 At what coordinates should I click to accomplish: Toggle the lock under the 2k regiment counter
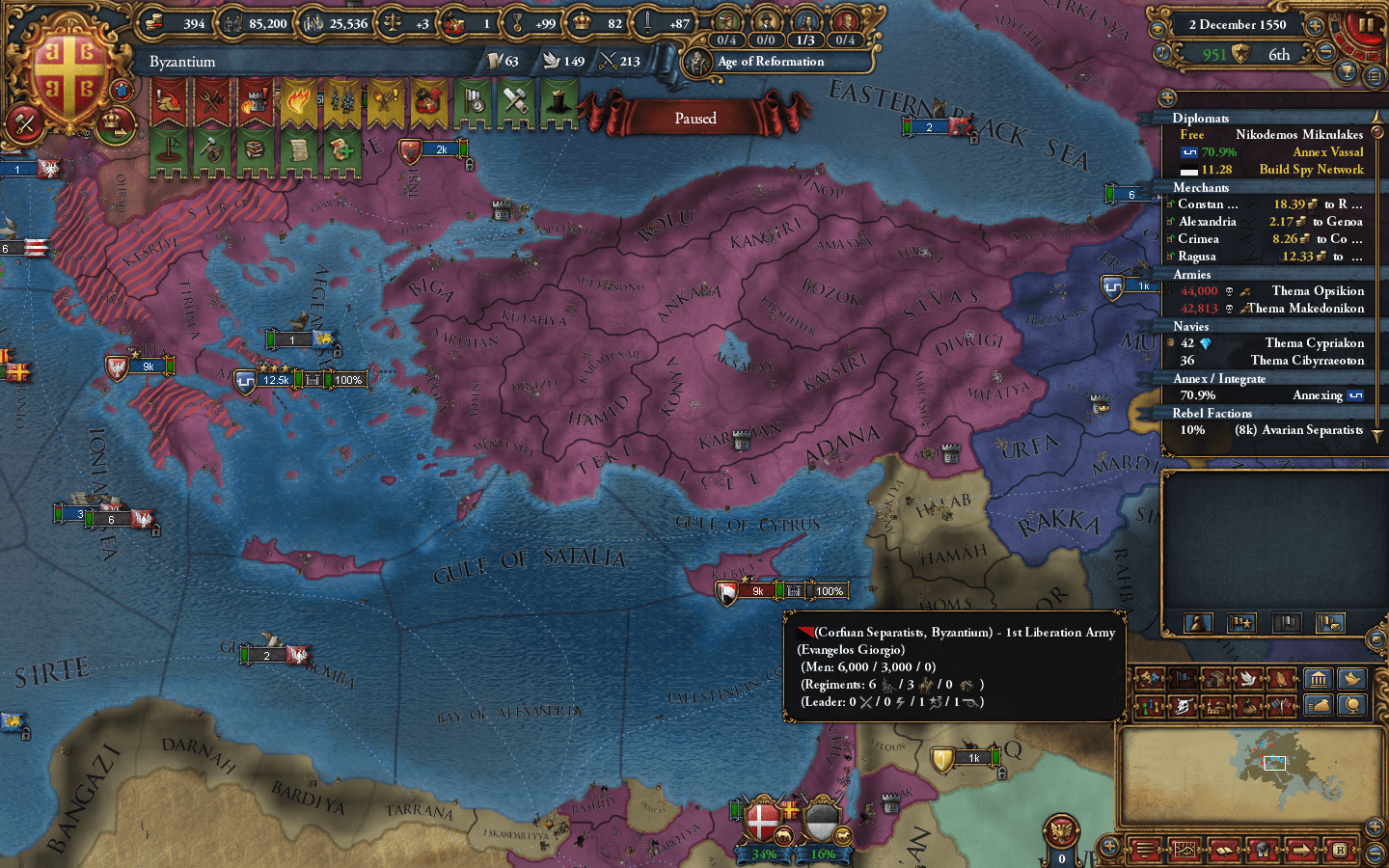(470, 164)
